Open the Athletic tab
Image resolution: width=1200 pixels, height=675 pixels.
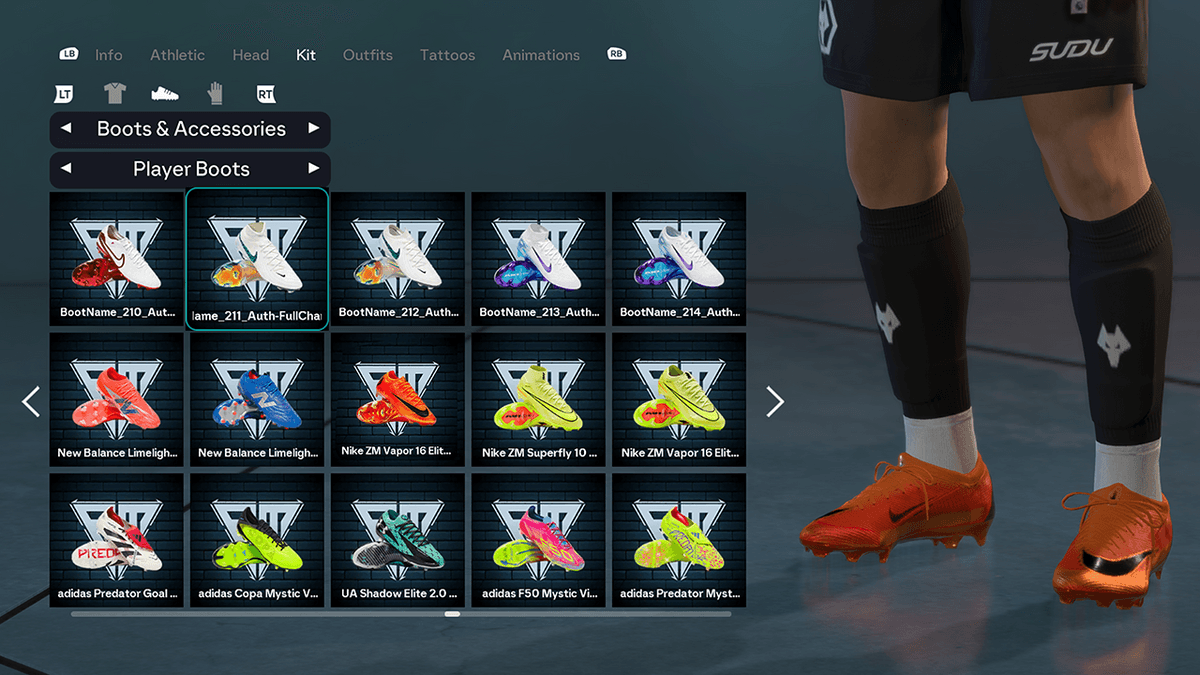tap(177, 55)
